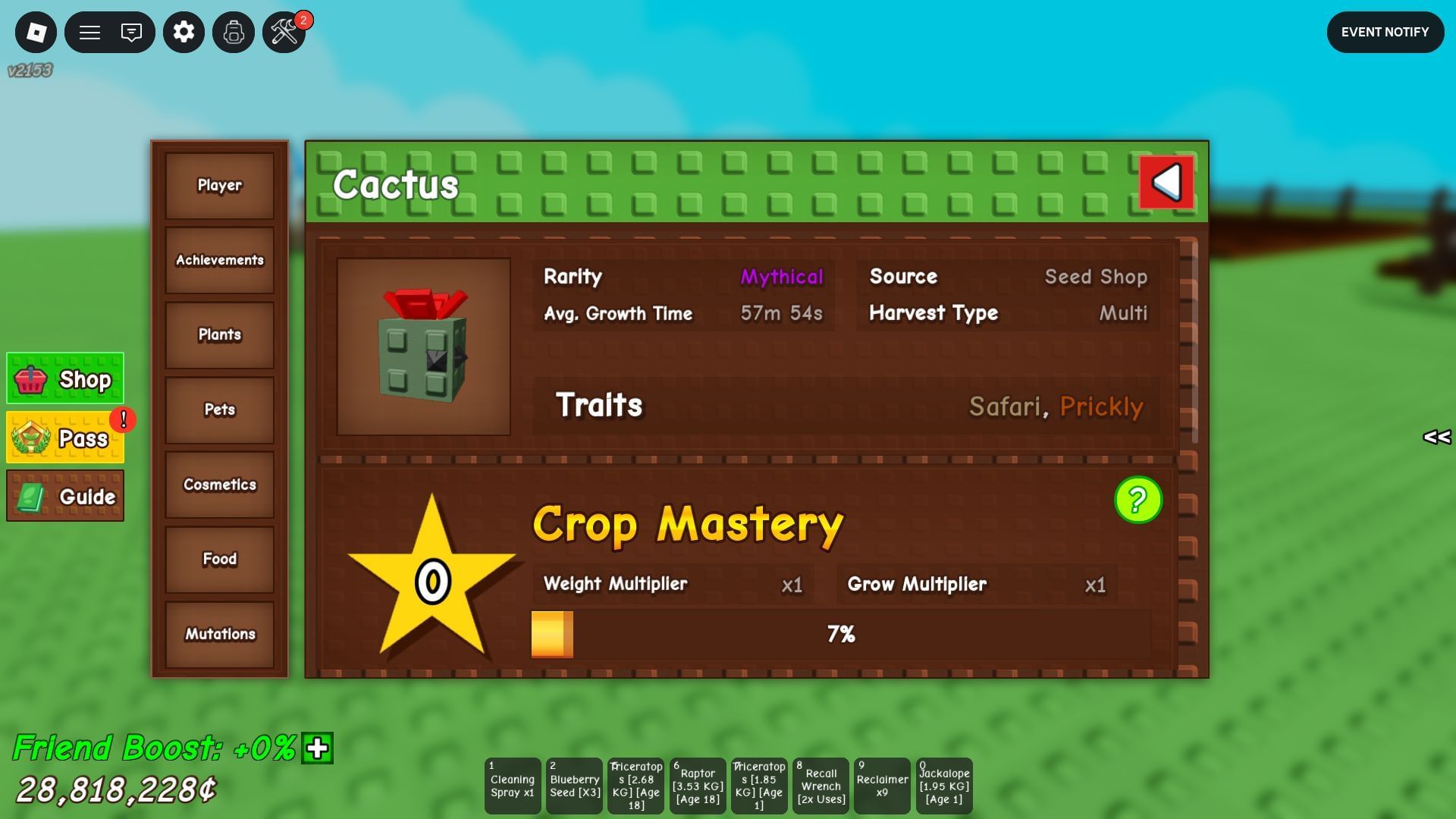The image size is (1456, 819).
Task: Click the 7% Crop Mastery progress bar
Action: pos(840,632)
